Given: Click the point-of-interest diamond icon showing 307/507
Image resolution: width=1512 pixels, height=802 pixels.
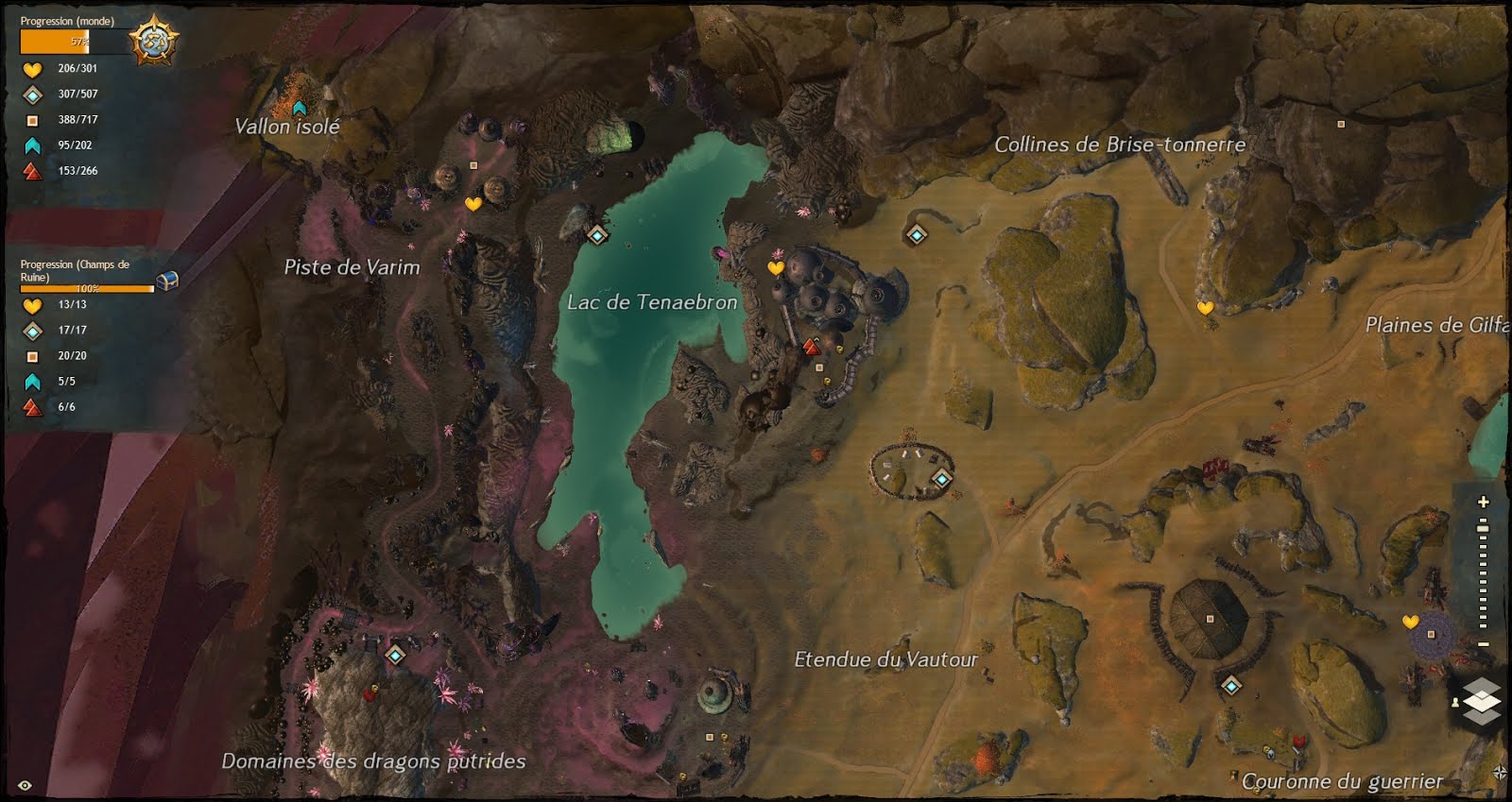Looking at the screenshot, I should (x=31, y=94).
